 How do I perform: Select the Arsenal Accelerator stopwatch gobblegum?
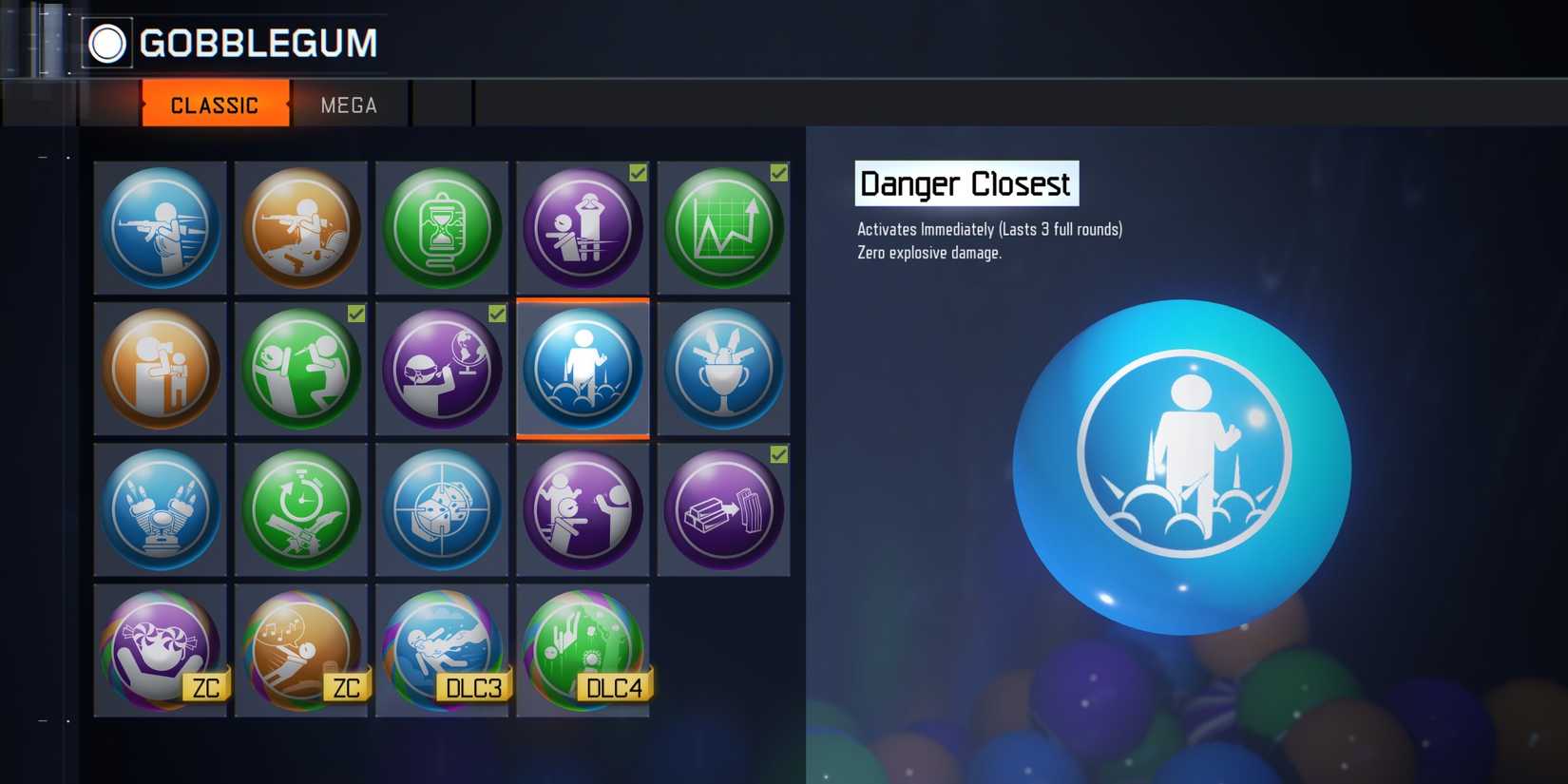click(x=300, y=510)
